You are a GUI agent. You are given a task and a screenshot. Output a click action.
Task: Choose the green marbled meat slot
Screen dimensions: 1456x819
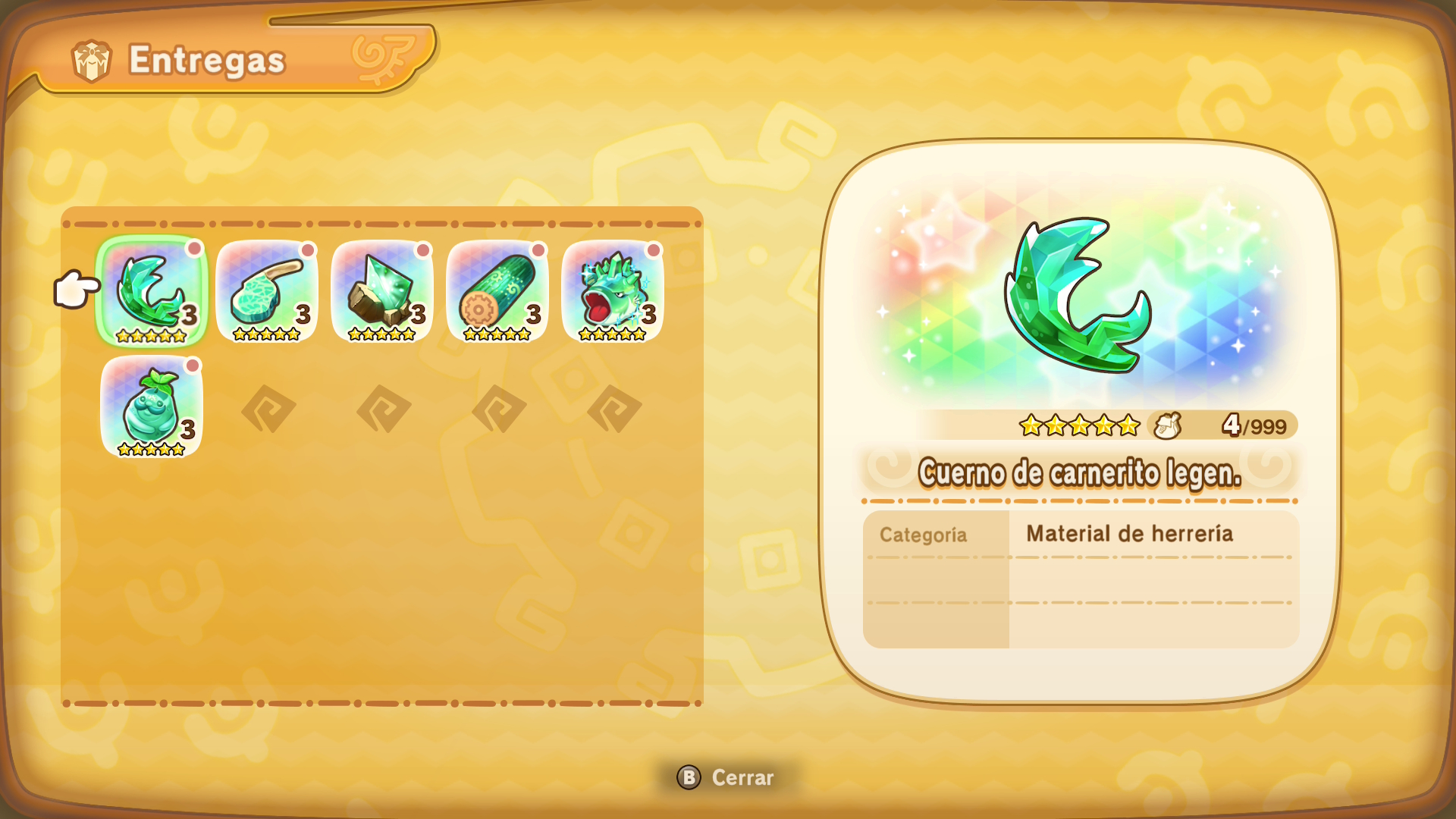(x=267, y=292)
